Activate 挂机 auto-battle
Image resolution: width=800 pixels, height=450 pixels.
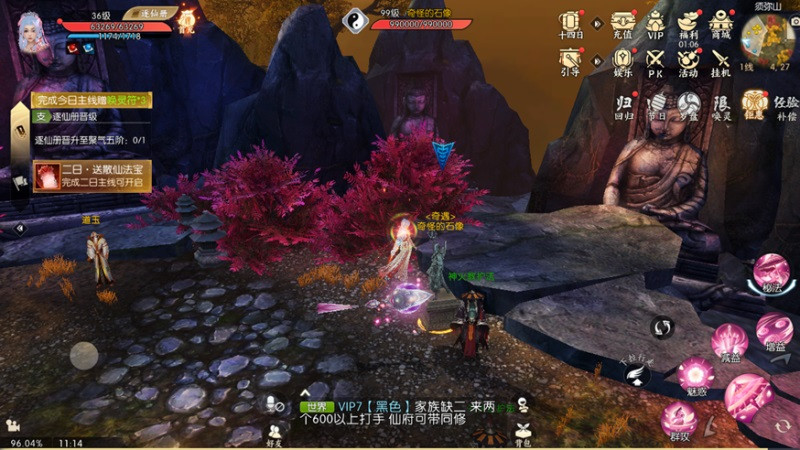point(720,58)
